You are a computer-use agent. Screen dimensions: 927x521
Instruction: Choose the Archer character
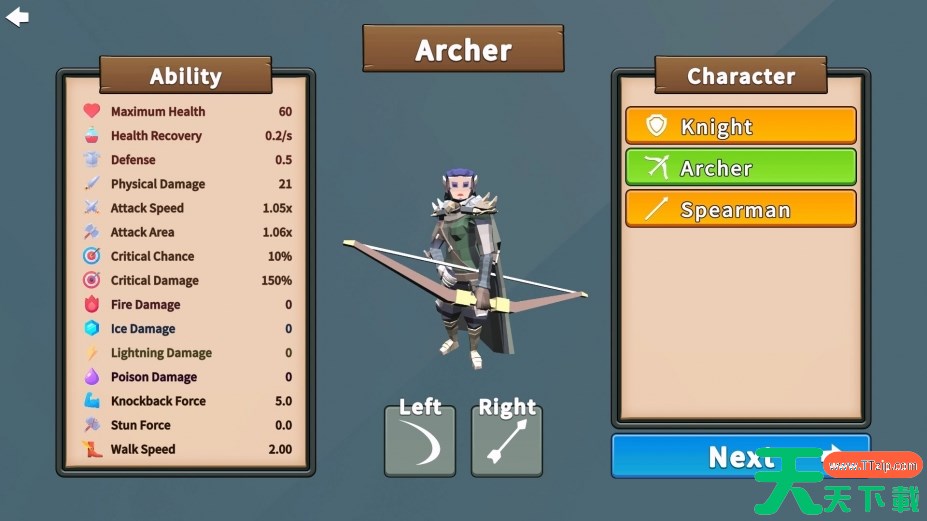(x=740, y=168)
